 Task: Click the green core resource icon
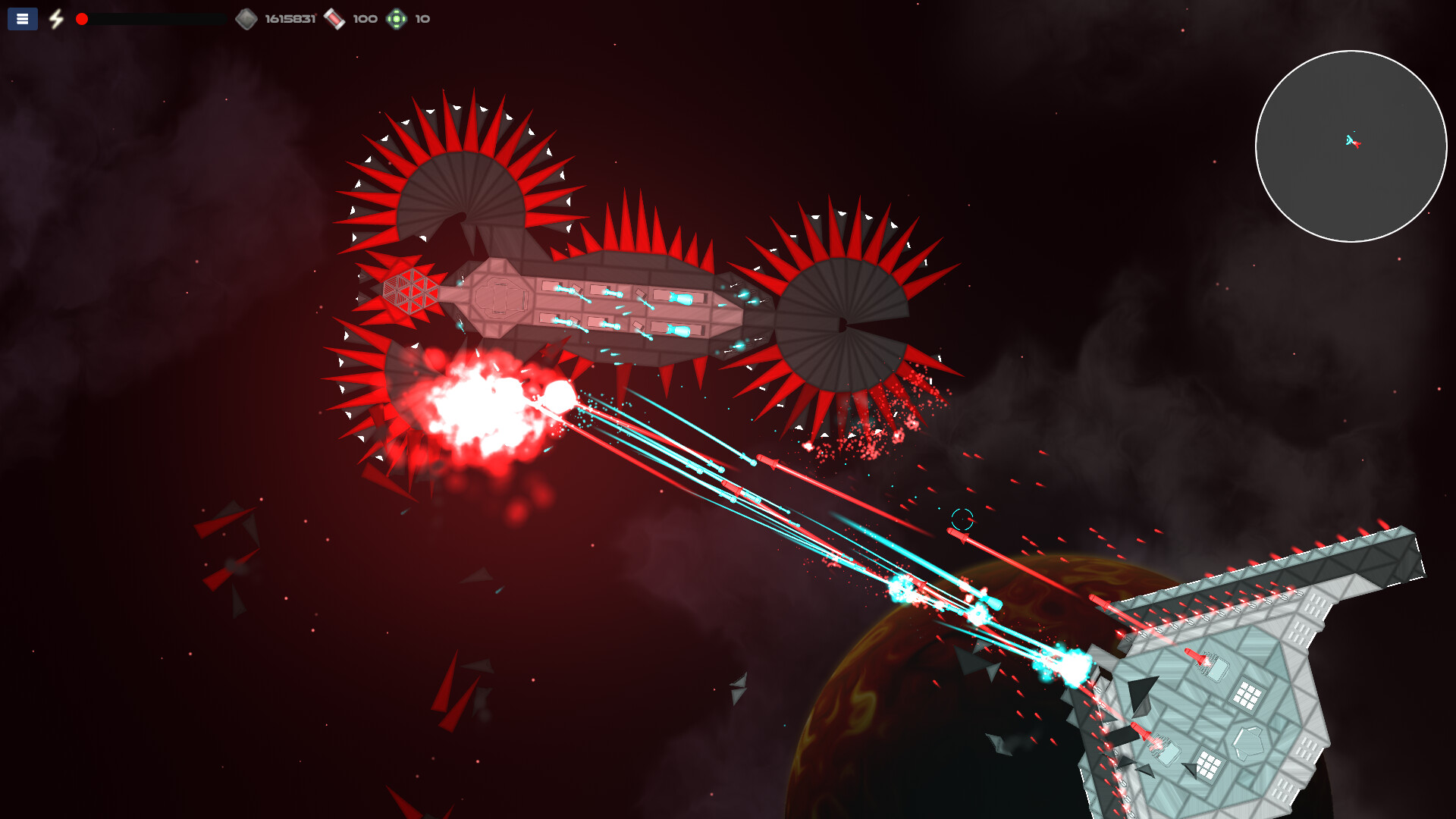(397, 18)
